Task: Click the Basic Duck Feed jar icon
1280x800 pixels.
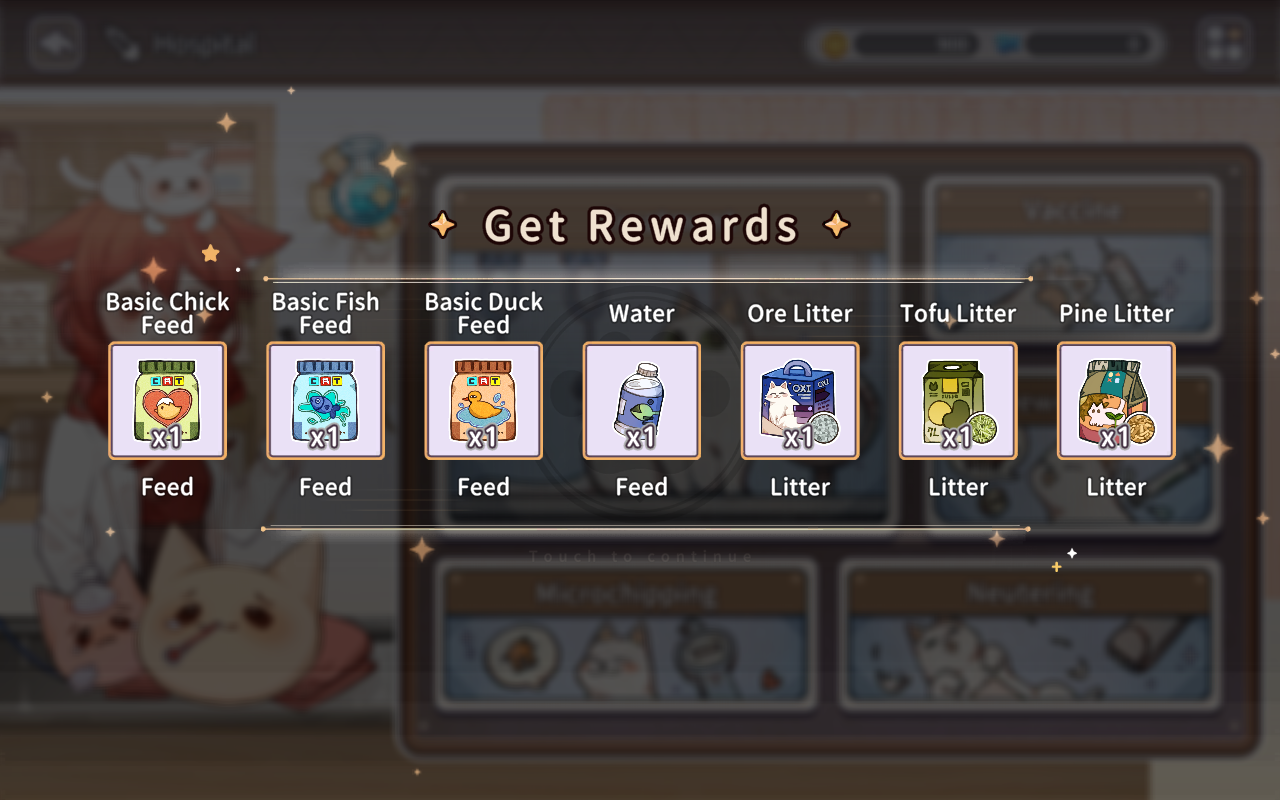Action: [483, 400]
